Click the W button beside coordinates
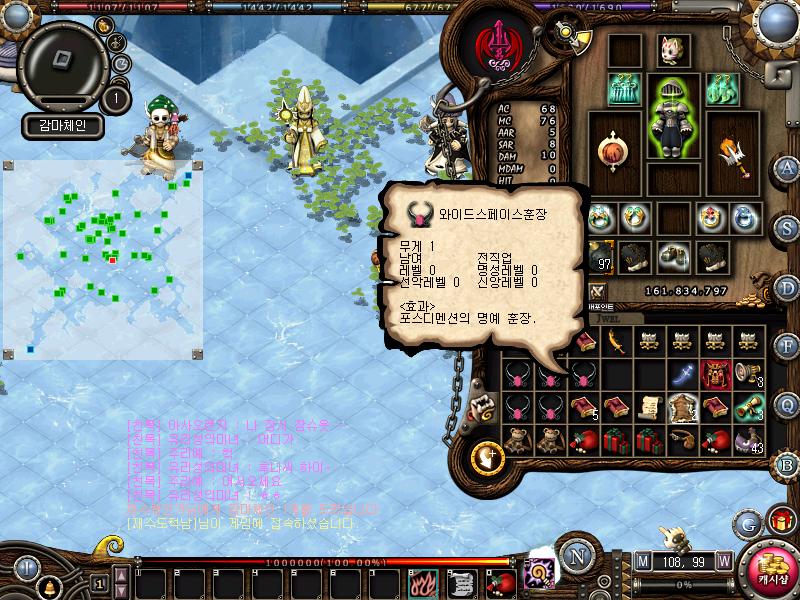Image resolution: width=800 pixels, height=600 pixels. pyautogui.click(x=723, y=560)
